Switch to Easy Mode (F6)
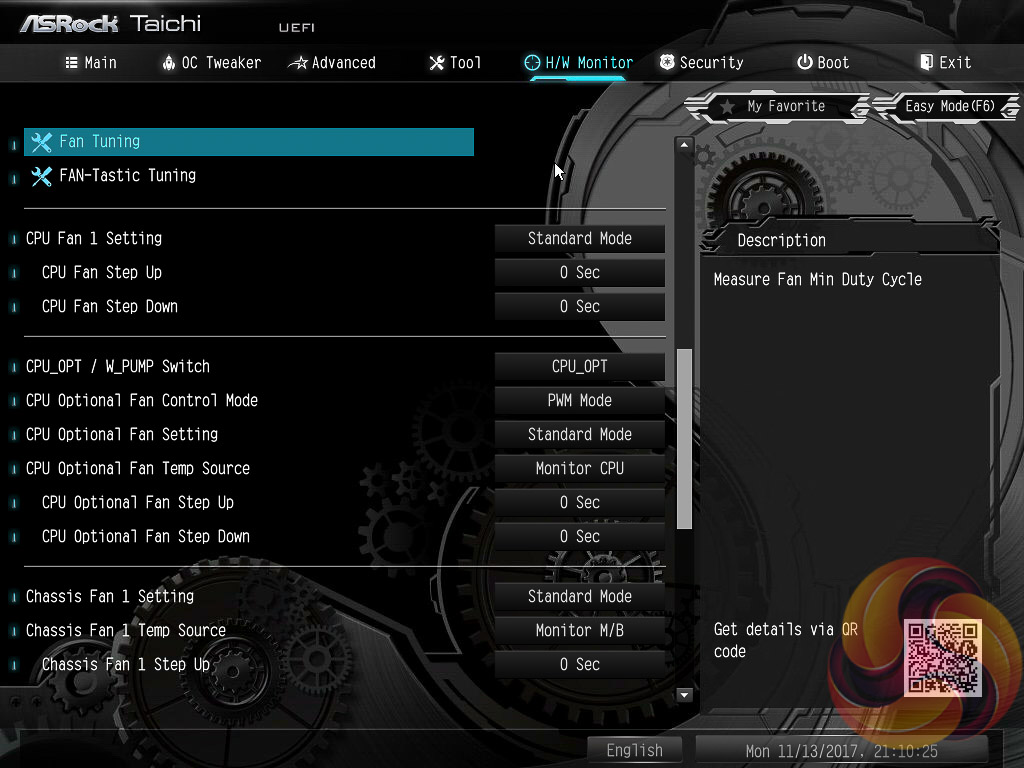This screenshot has width=1024, height=768. click(x=948, y=106)
